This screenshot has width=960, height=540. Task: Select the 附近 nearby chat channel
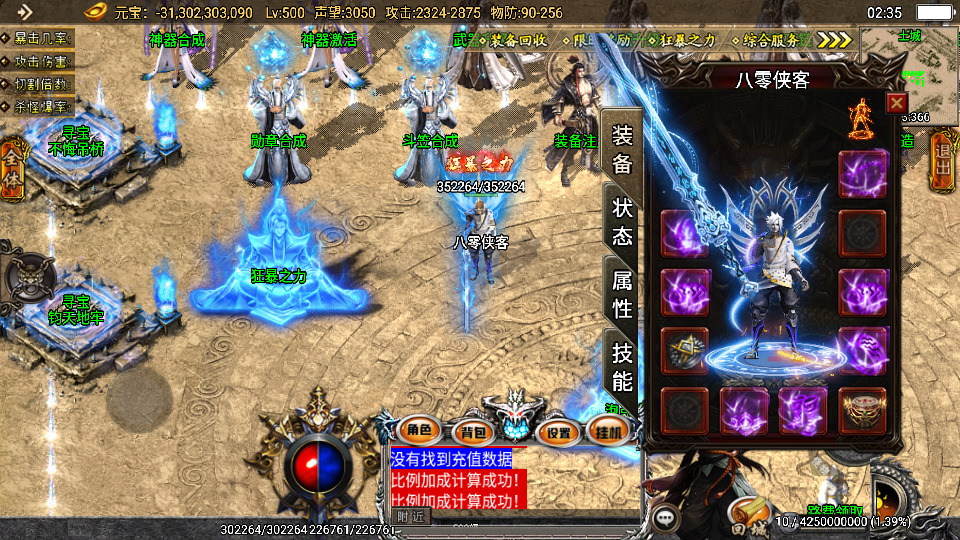point(409,516)
